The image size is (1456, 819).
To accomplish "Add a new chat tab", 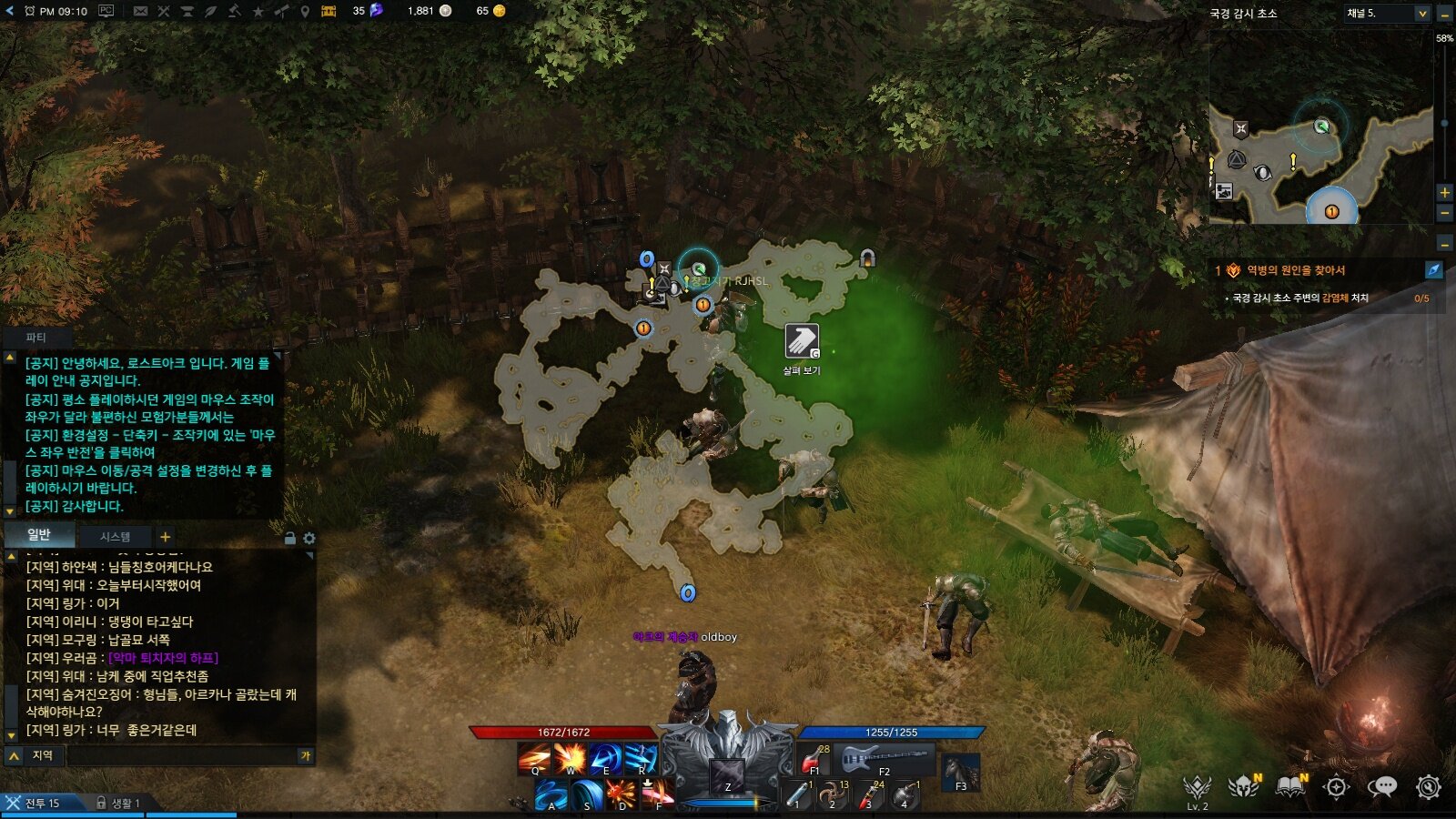I will [166, 537].
